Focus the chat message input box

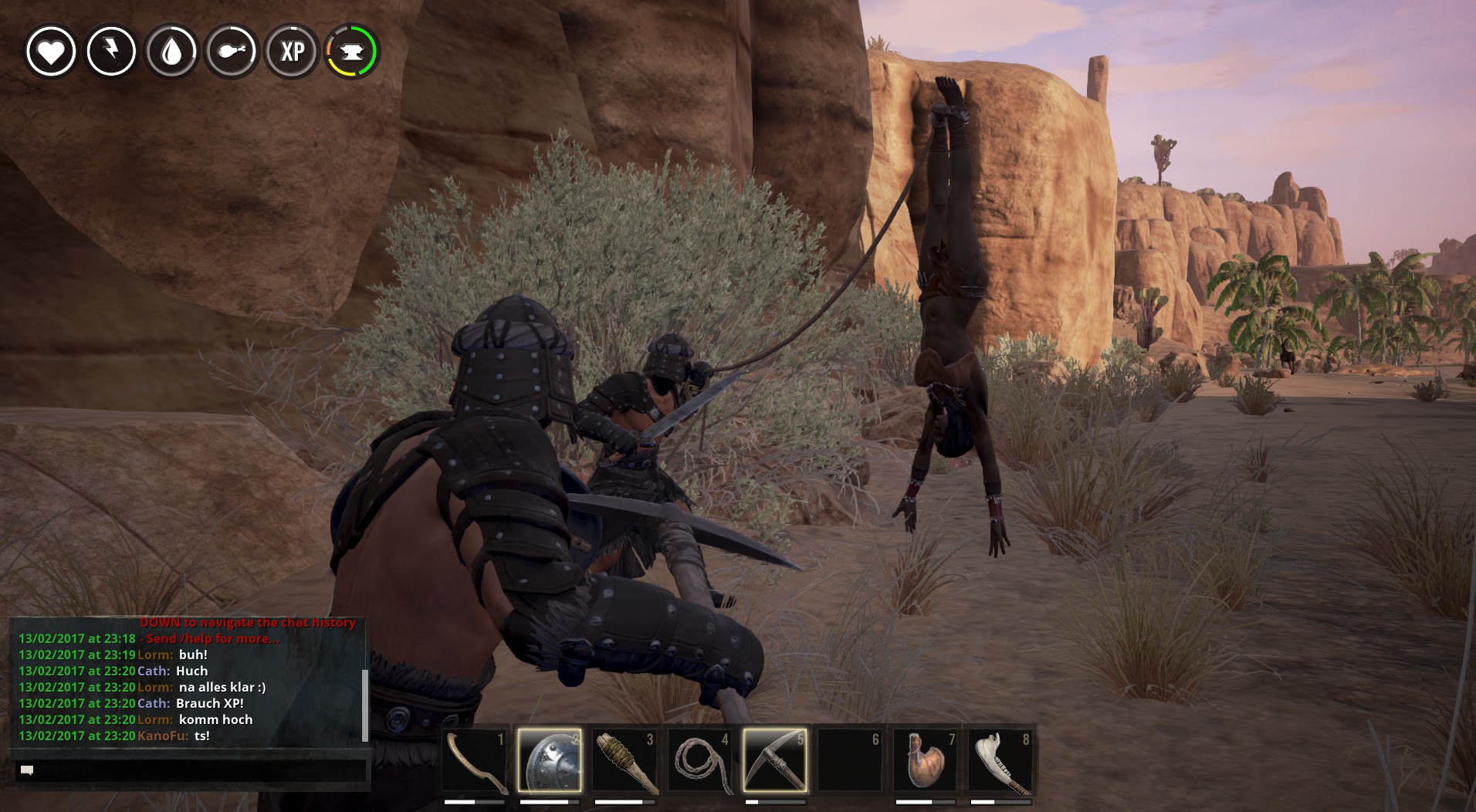click(x=191, y=770)
